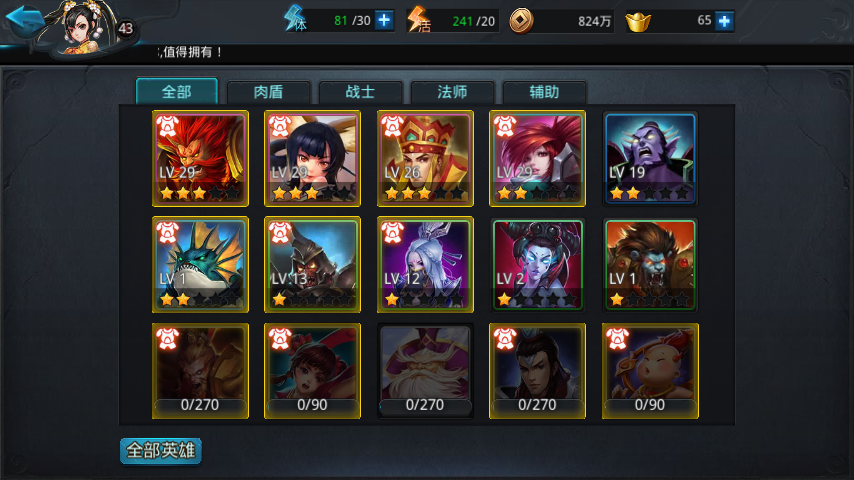The height and width of the screenshot is (480, 854).
Task: Switch to the 法师 tab
Action: point(453,92)
